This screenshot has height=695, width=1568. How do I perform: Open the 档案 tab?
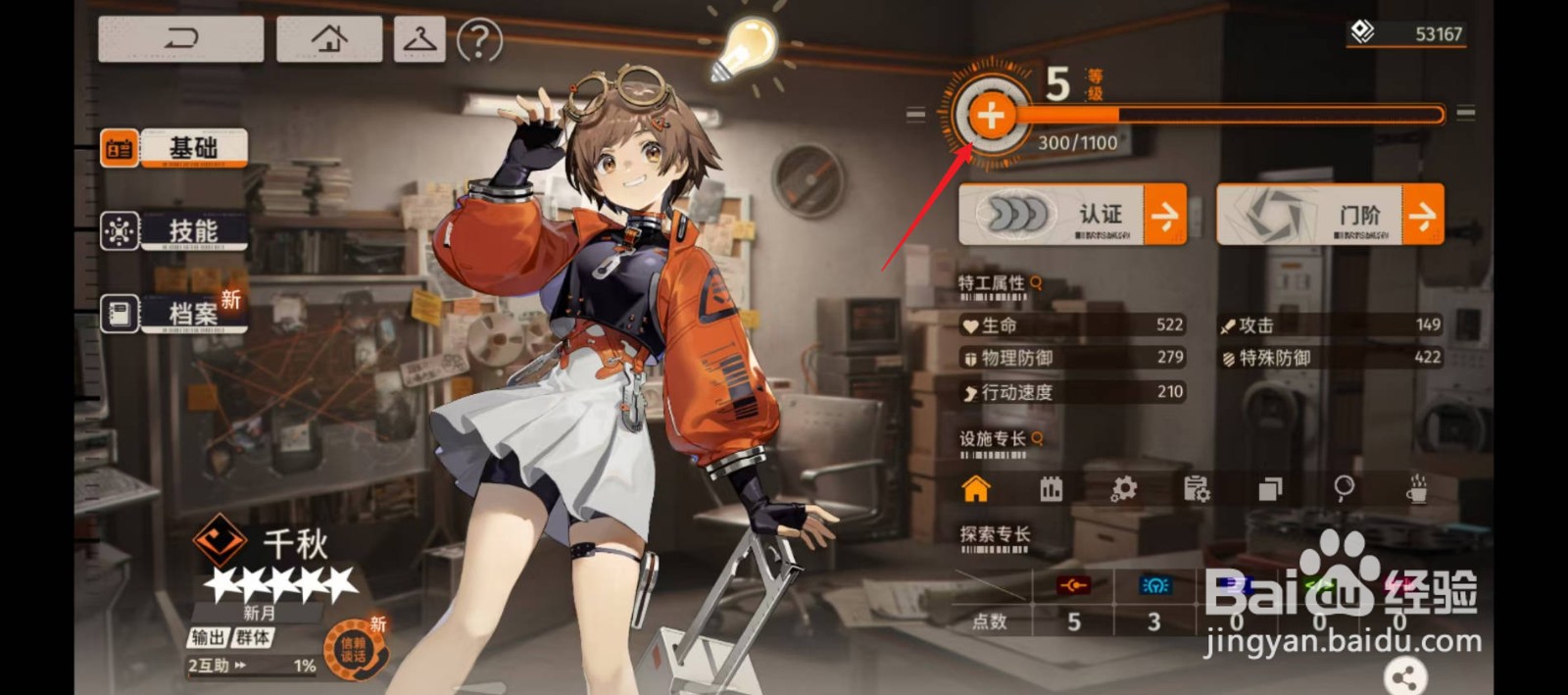click(173, 314)
